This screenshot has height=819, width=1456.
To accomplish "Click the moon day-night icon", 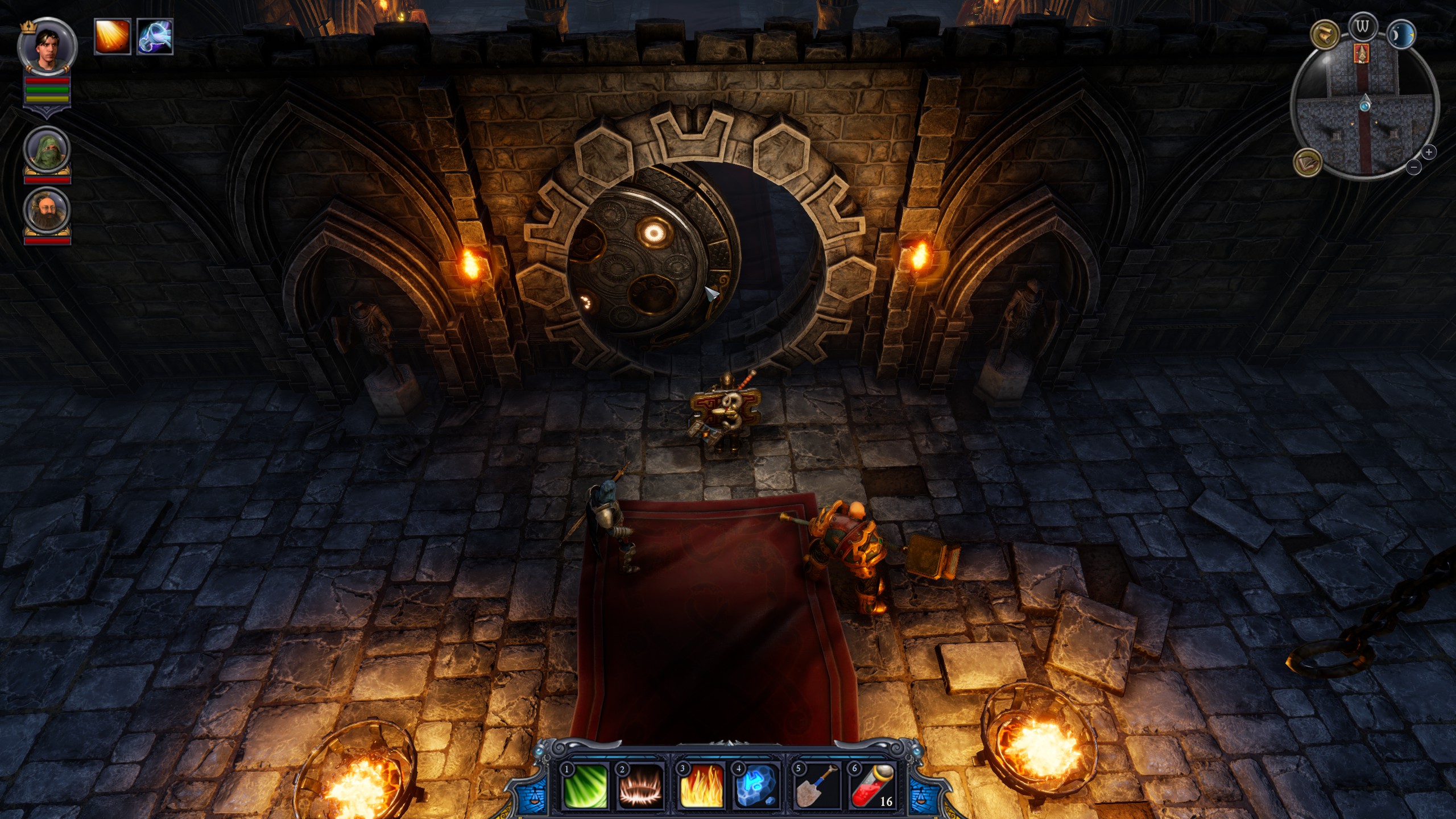I will coord(1400,35).
